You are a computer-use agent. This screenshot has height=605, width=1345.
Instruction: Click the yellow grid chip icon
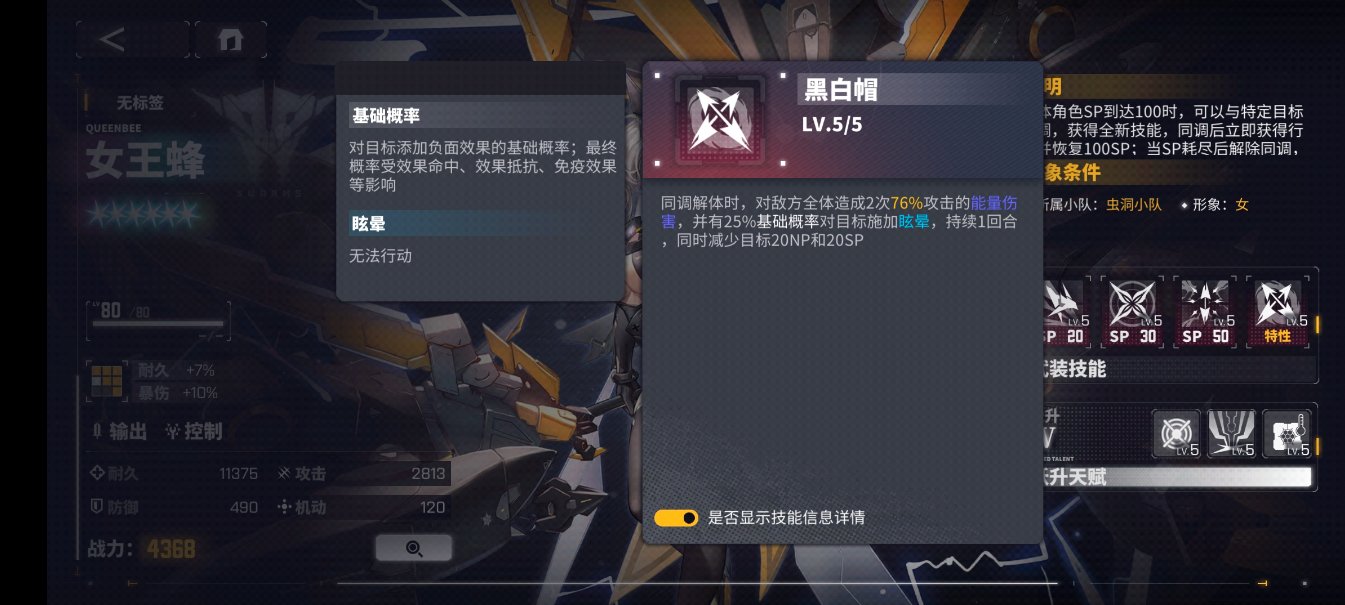(104, 378)
